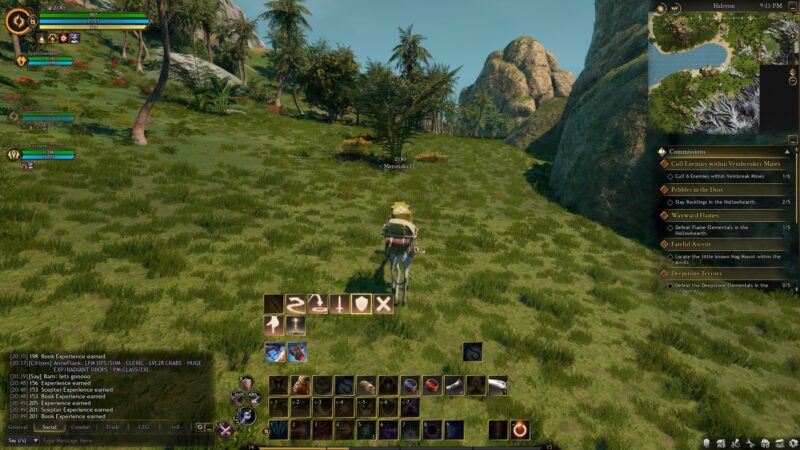Activate the sword icon in the pet bar
The height and width of the screenshot is (450, 800).
pyautogui.click(x=339, y=304)
